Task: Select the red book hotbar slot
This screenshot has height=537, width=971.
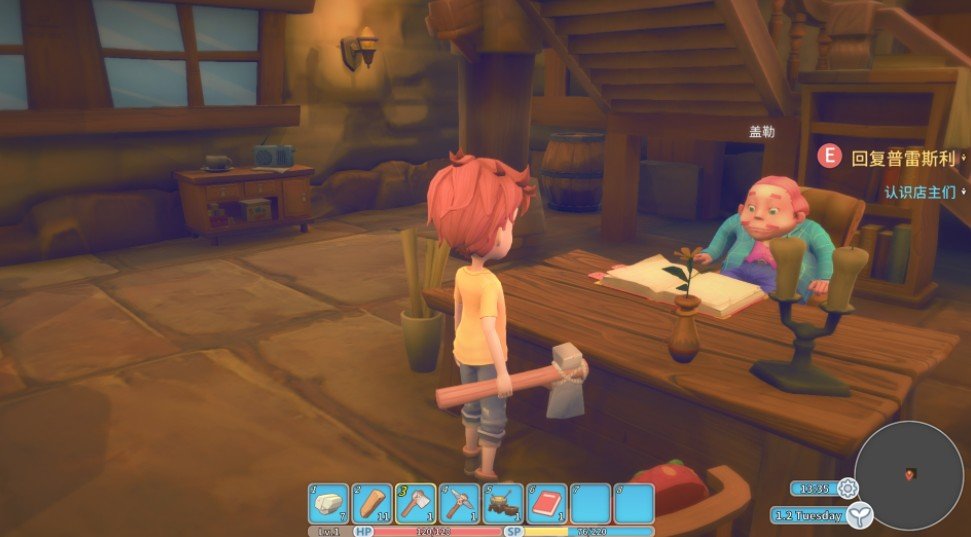Action: [548, 503]
